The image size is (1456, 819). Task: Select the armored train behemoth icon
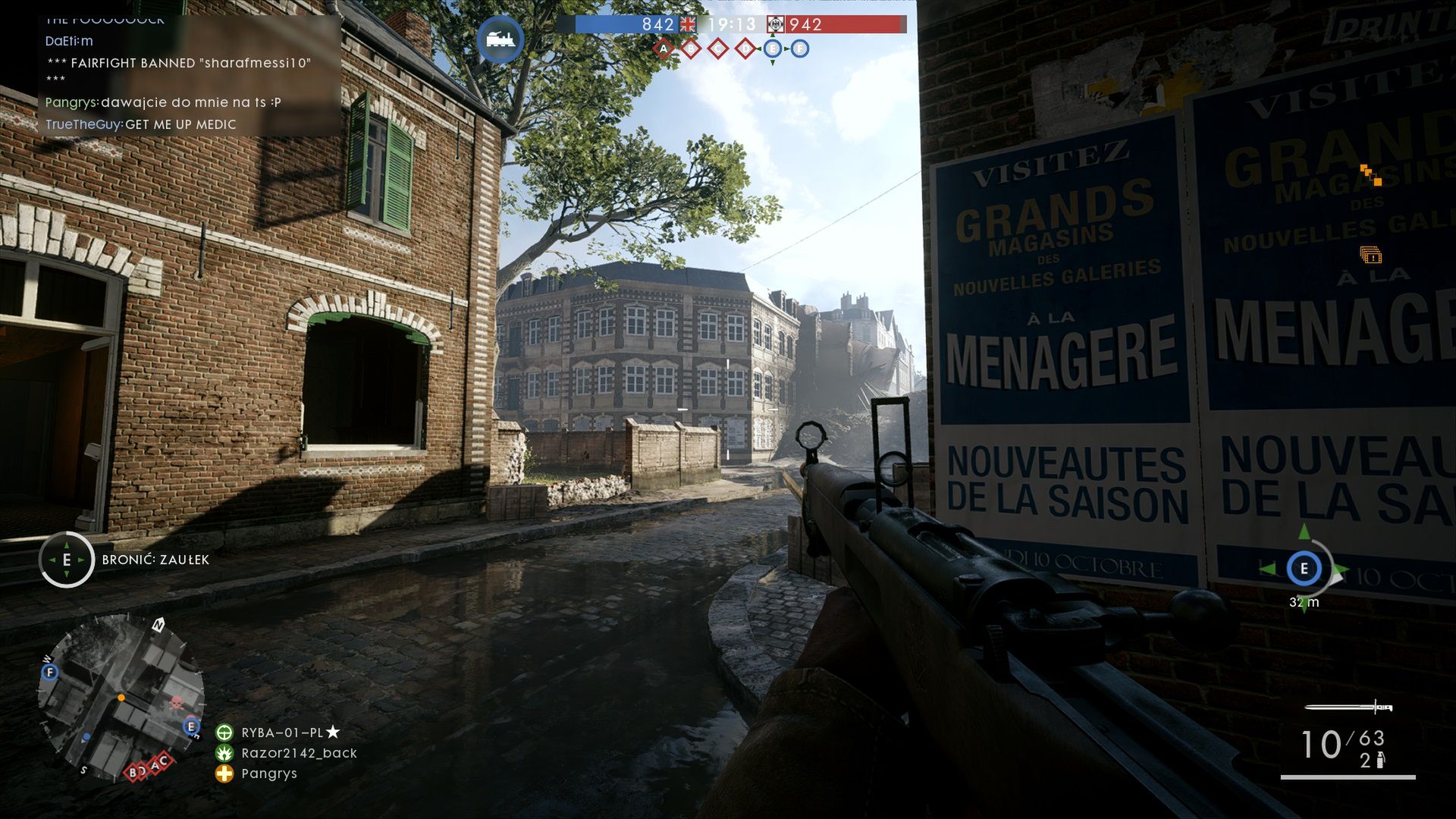[500, 39]
